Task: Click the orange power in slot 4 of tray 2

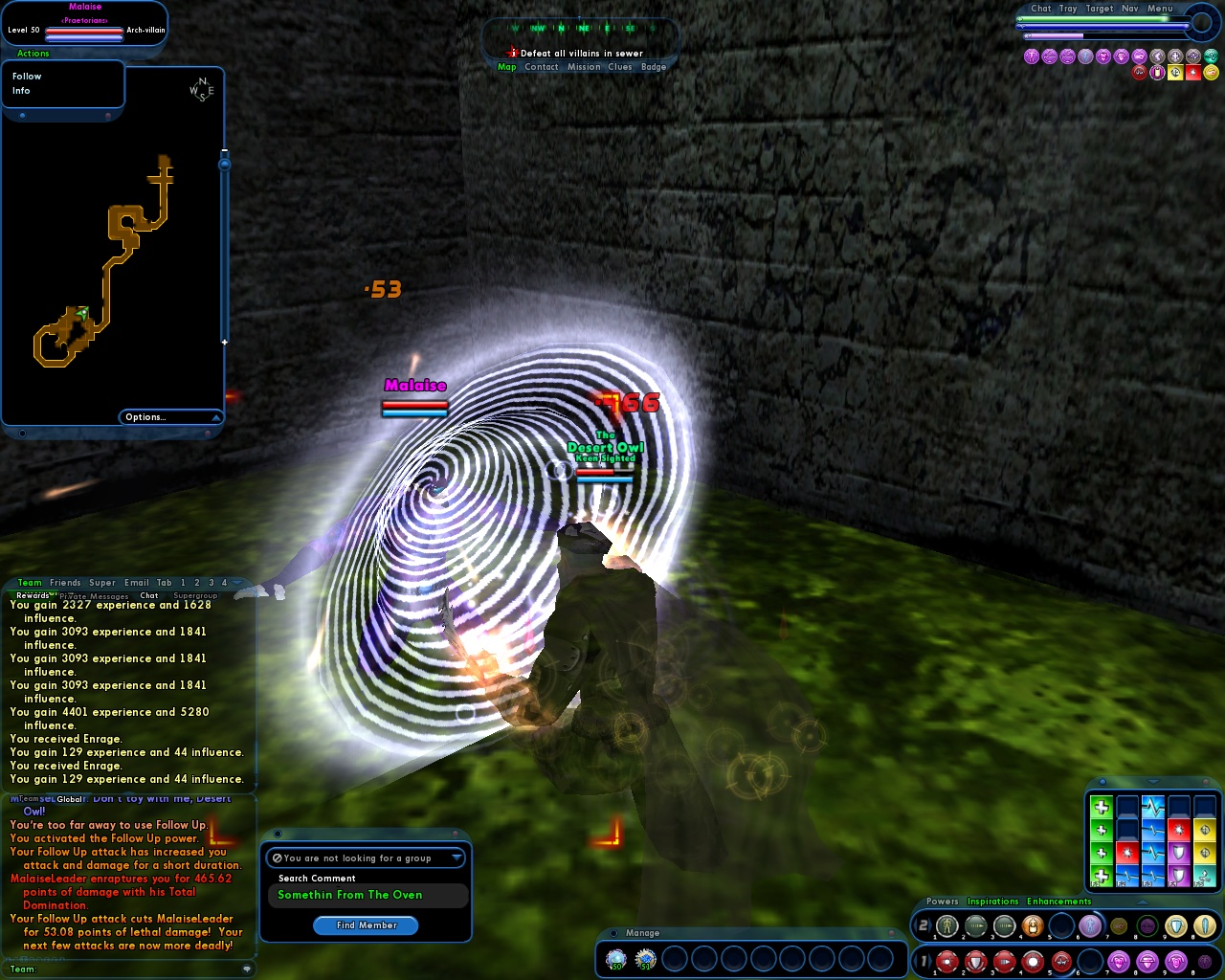Action: click(1033, 925)
